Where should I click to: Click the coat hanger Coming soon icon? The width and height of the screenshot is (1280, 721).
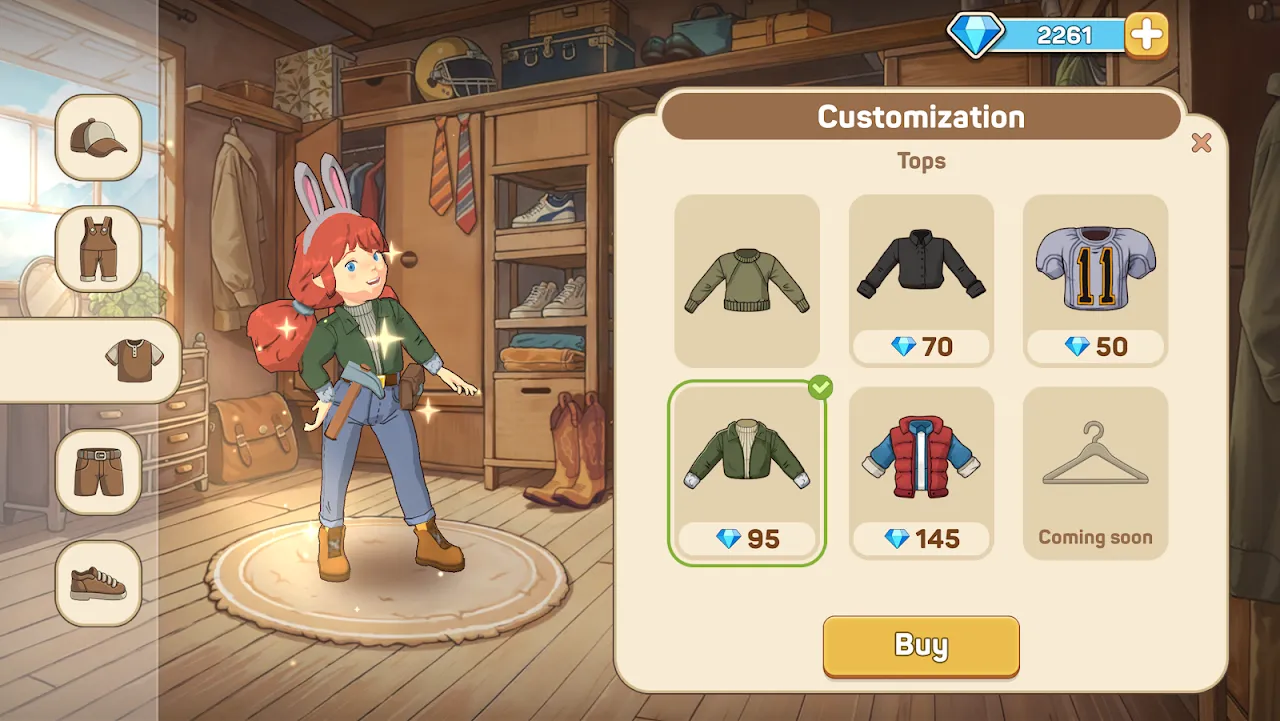(1095, 455)
